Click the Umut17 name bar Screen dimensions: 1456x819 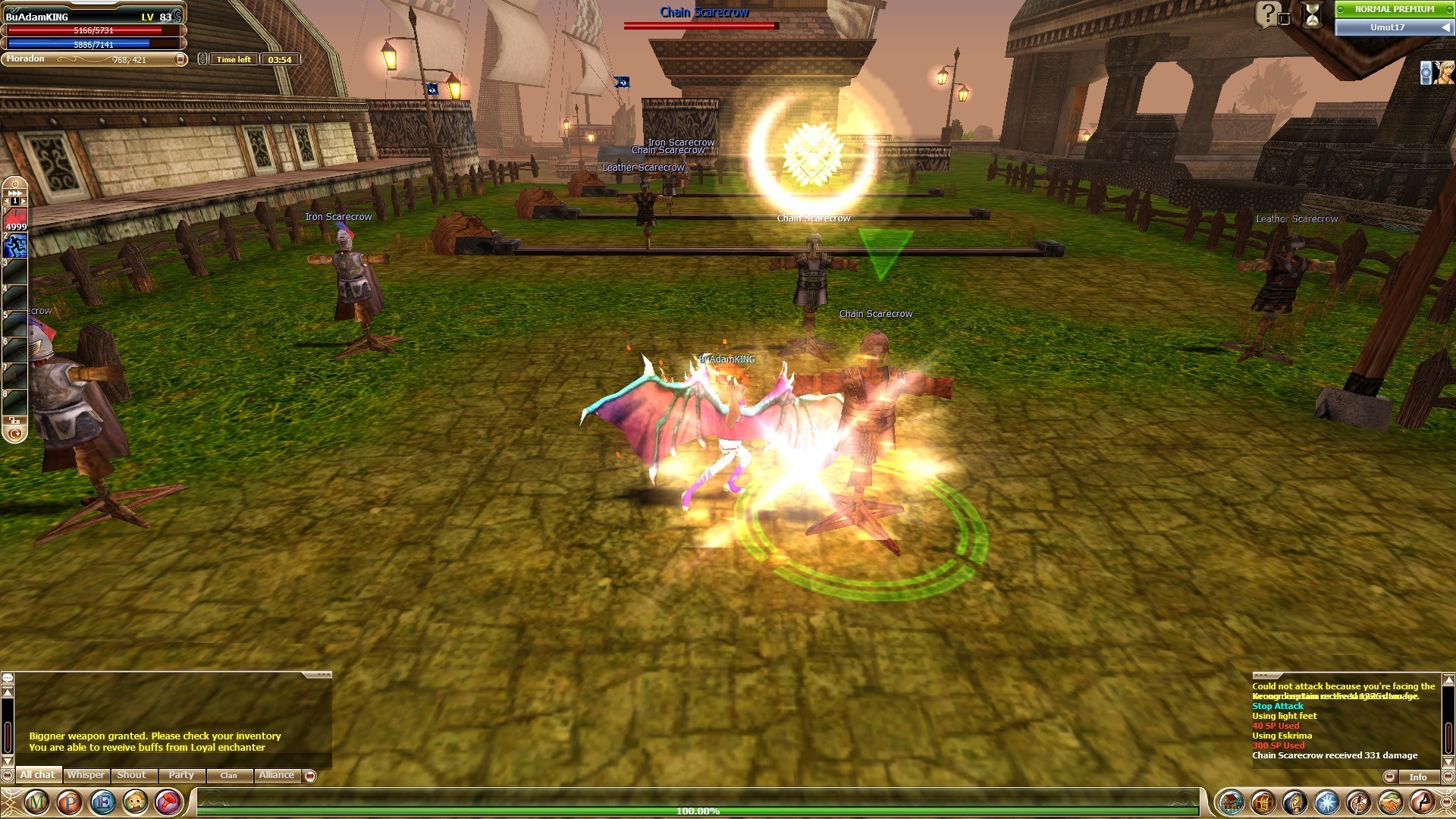tap(1388, 27)
